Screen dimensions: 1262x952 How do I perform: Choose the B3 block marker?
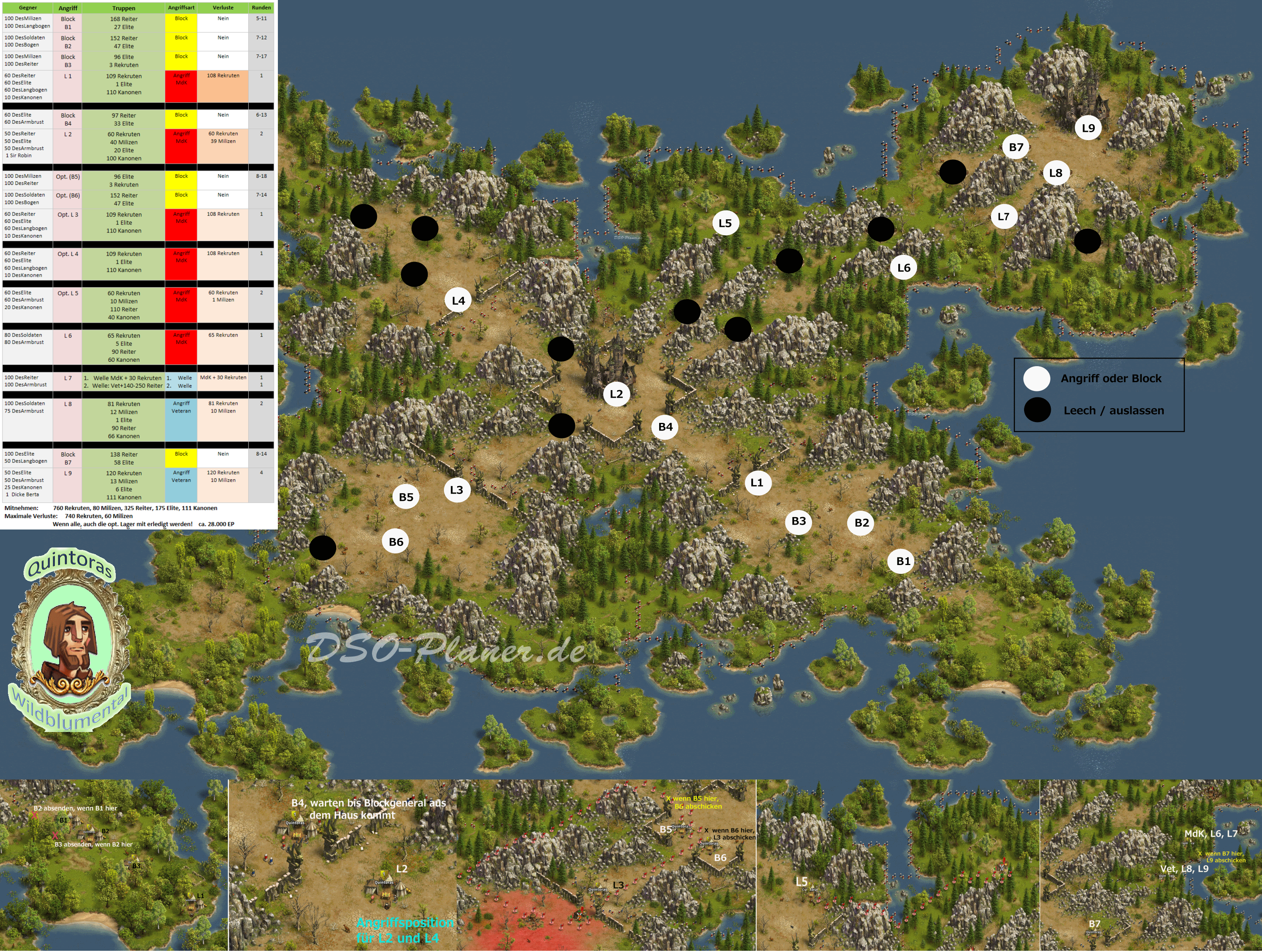click(799, 521)
